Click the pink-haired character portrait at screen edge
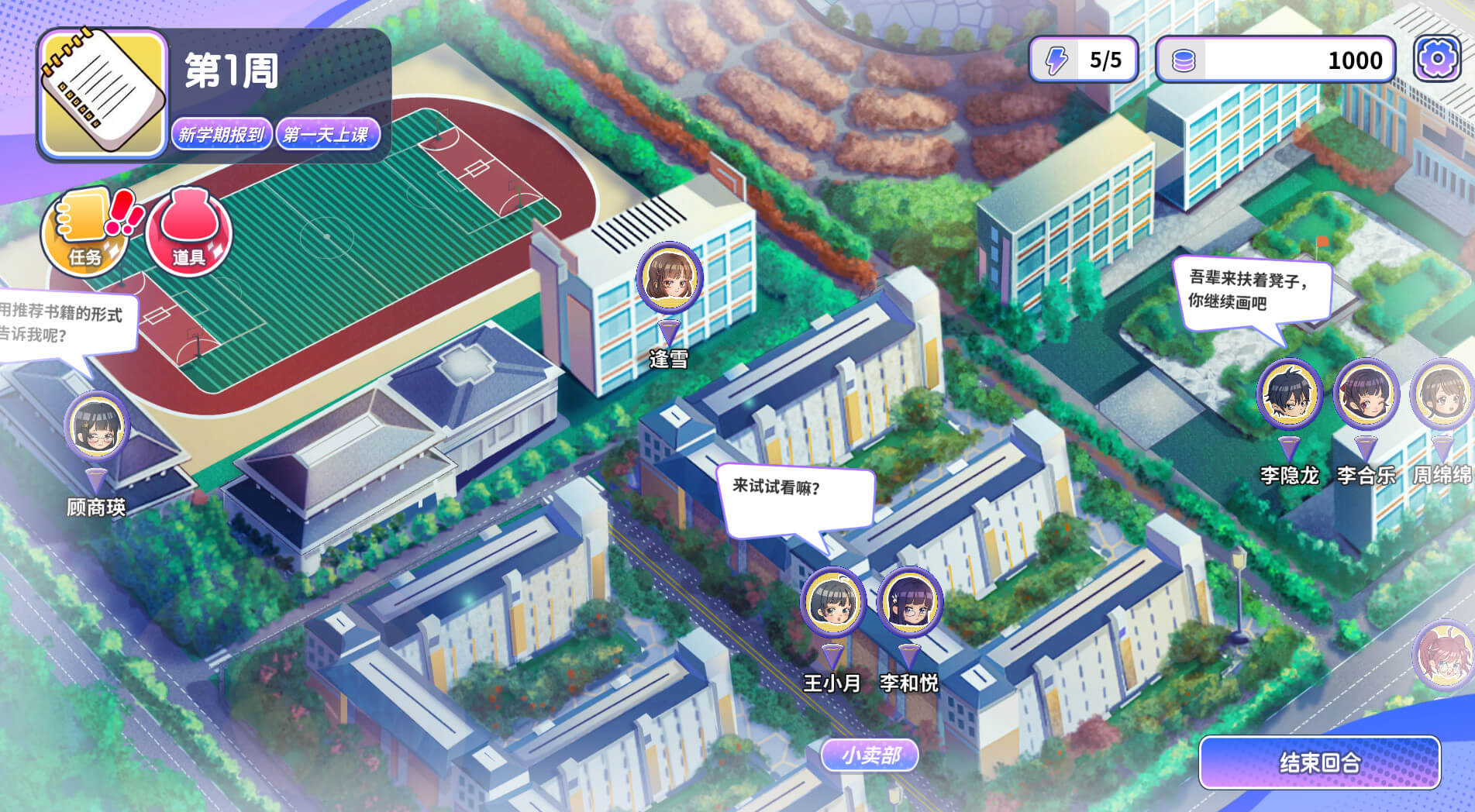1475x812 pixels. pyautogui.click(x=1448, y=656)
